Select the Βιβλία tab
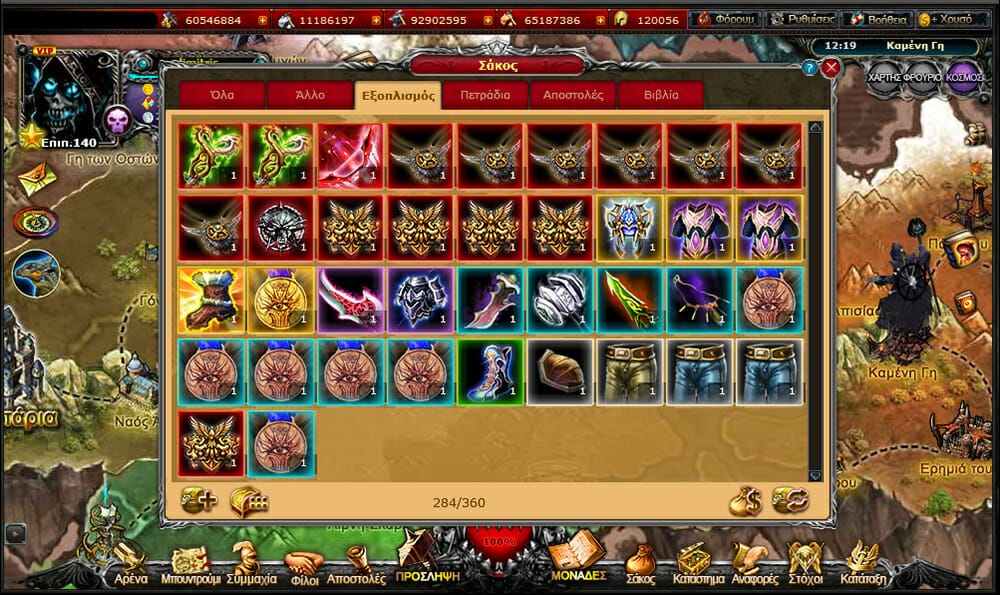Image resolution: width=1000 pixels, height=595 pixels. click(x=660, y=96)
